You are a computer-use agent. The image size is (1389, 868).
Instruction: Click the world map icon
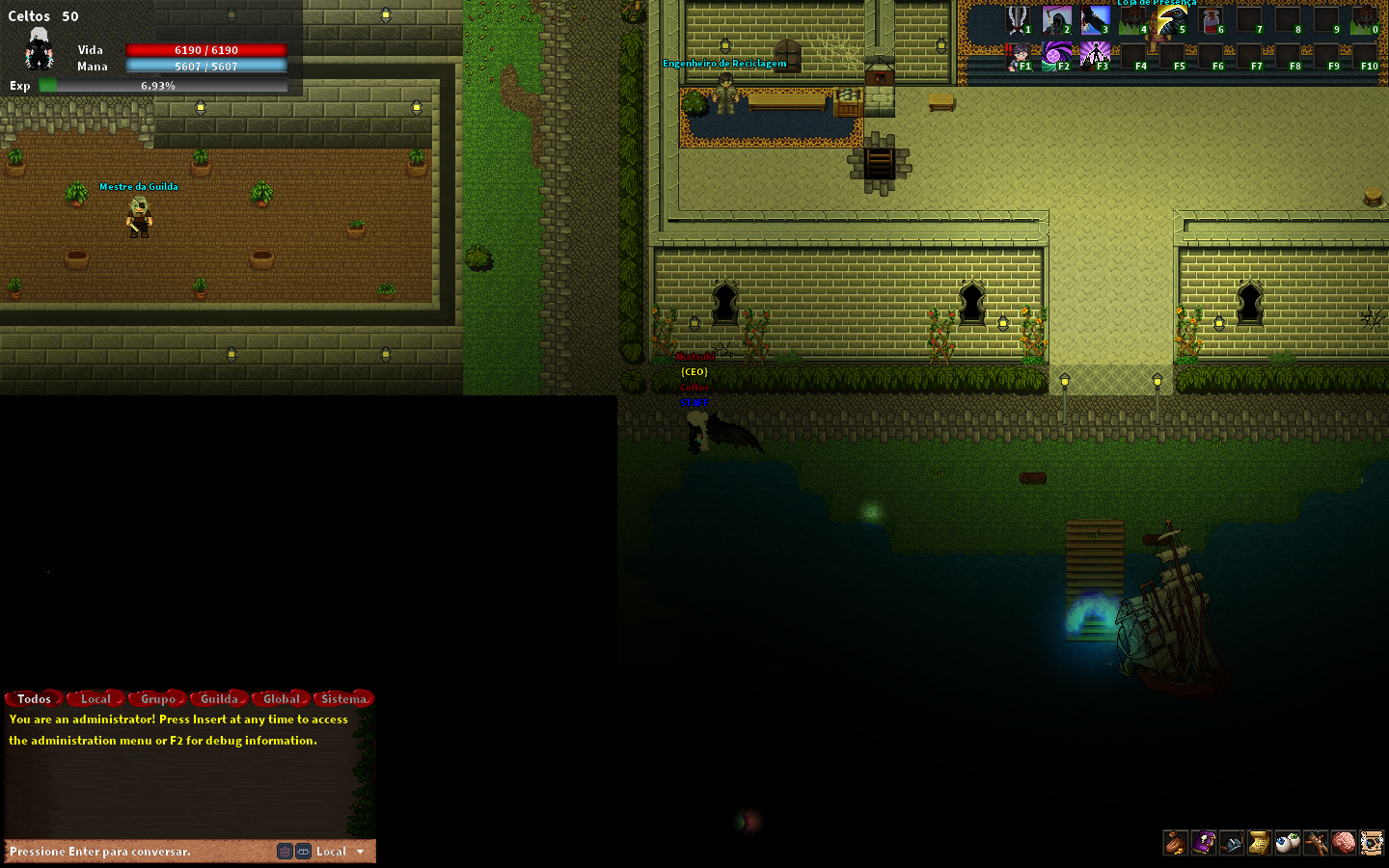(1370, 843)
